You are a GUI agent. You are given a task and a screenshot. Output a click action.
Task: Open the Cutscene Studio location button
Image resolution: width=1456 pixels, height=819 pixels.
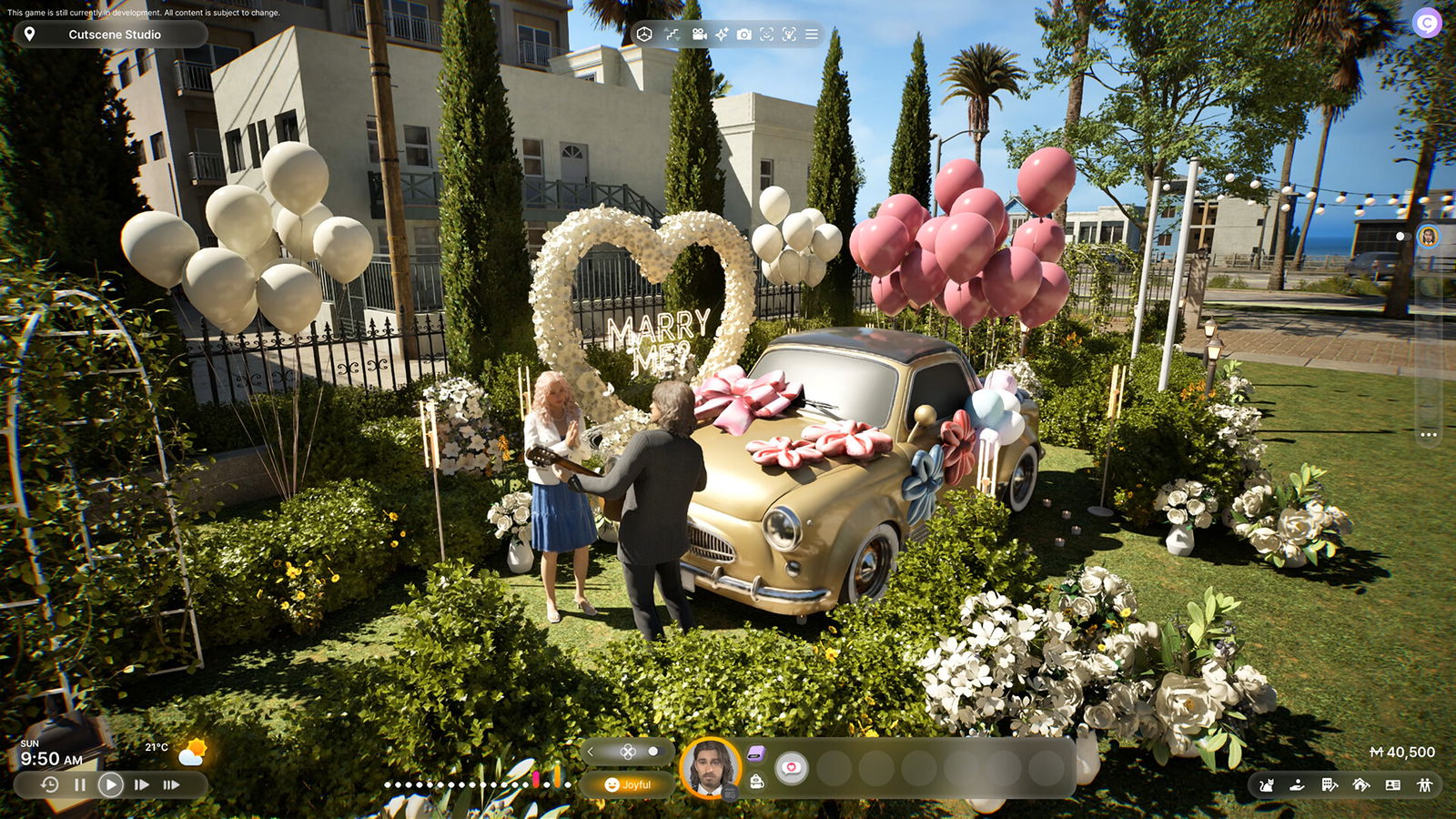[109, 35]
